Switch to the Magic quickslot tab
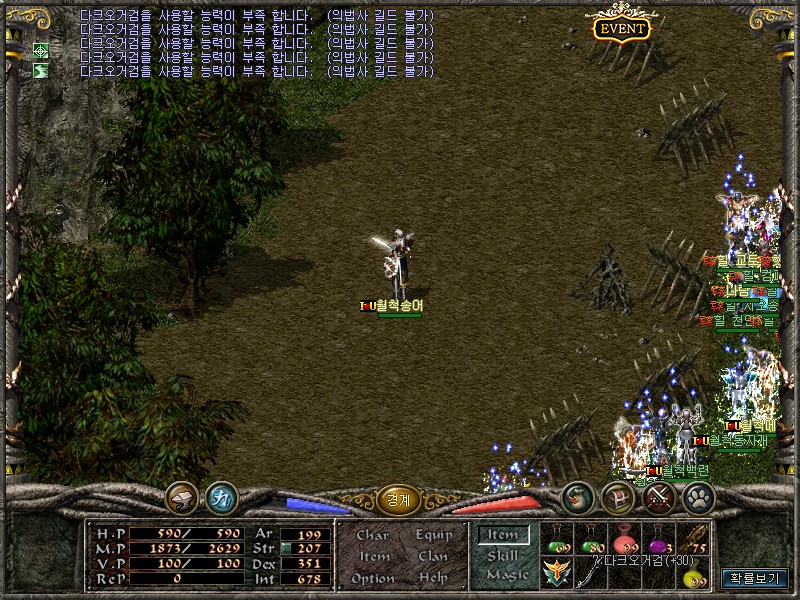The width and height of the screenshot is (800, 600). click(505, 575)
